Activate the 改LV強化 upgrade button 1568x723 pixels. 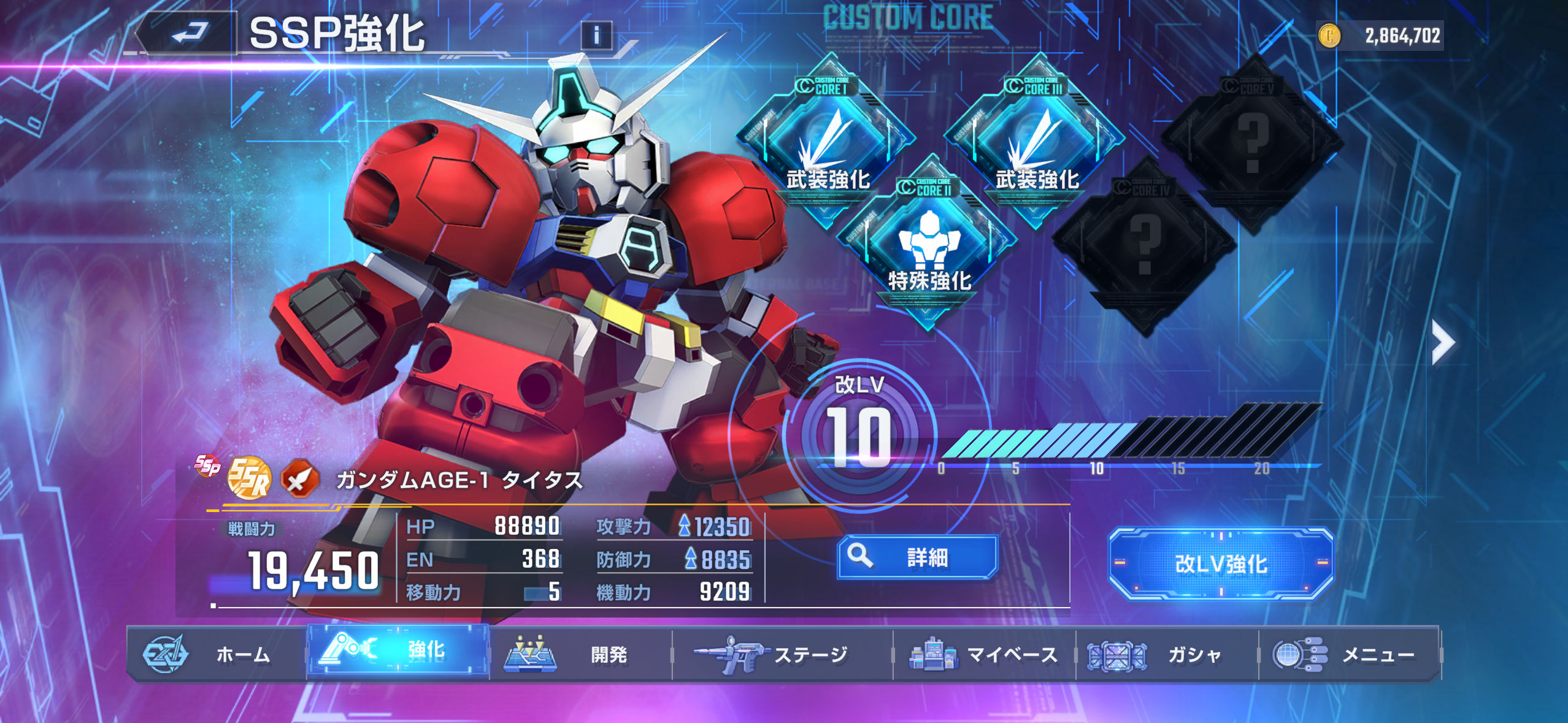pyautogui.click(x=1221, y=564)
